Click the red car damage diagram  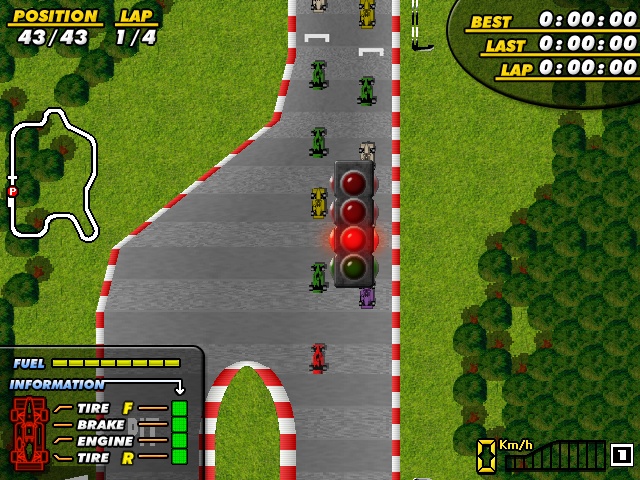[29, 433]
